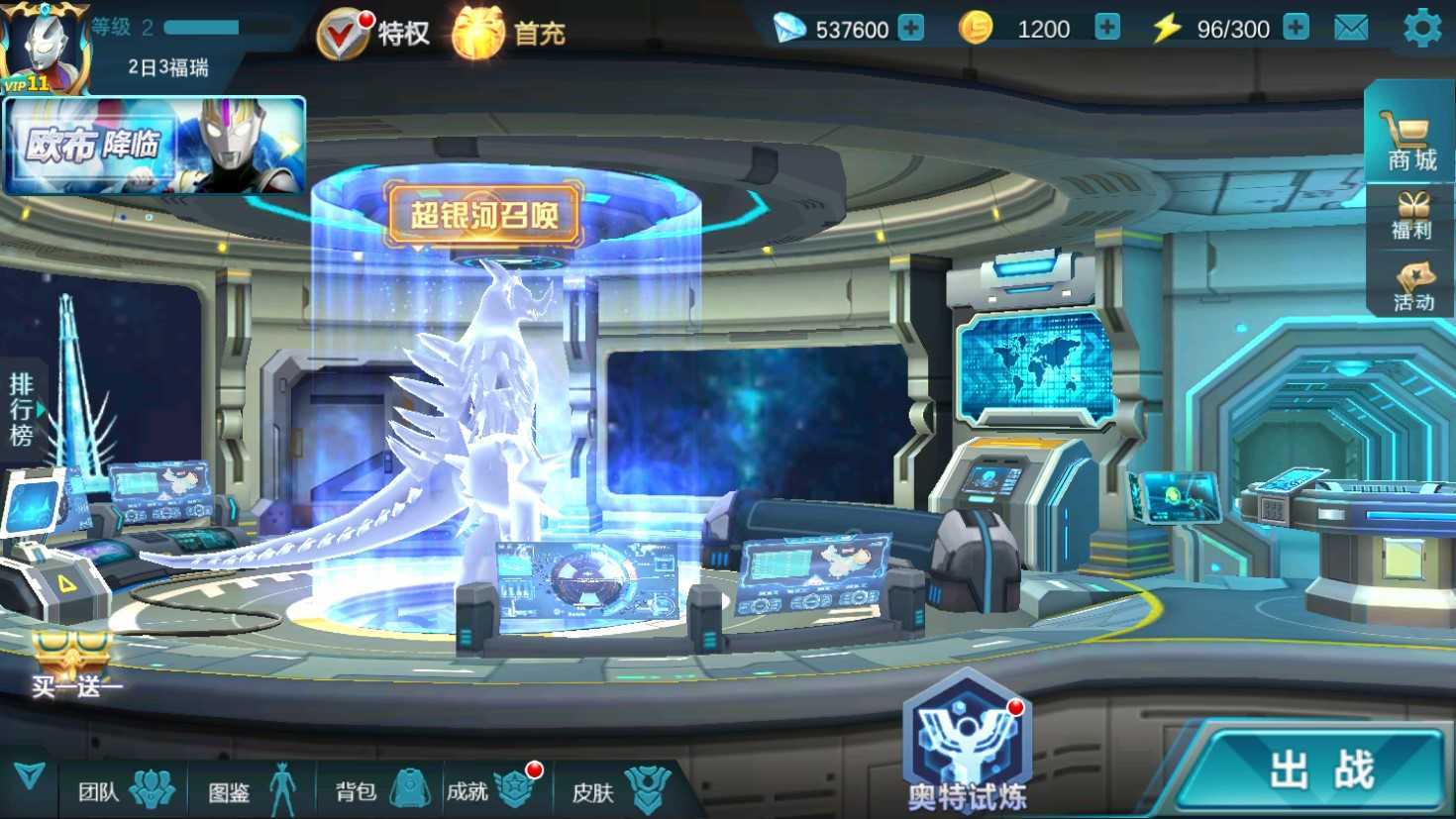This screenshot has height=819, width=1456.
Task: Open the 超银河召唤 summon
Action: pos(484,213)
